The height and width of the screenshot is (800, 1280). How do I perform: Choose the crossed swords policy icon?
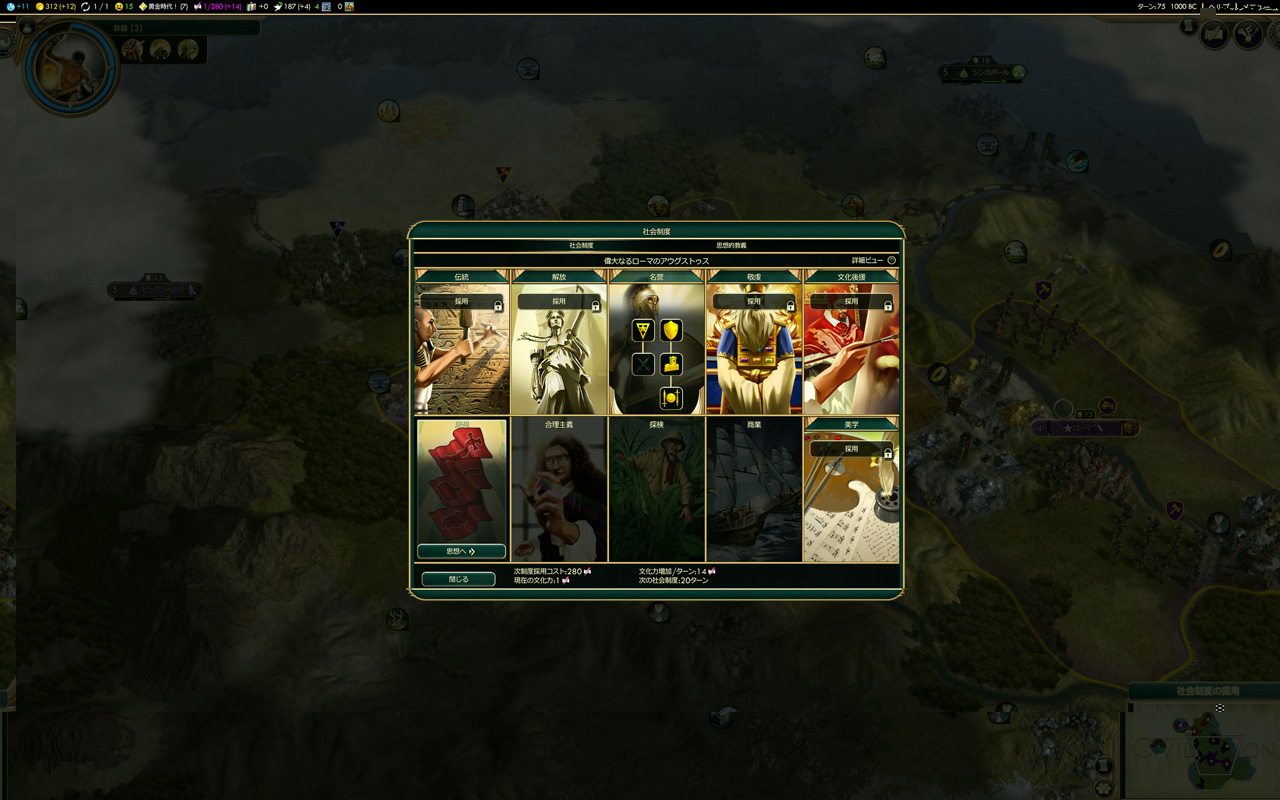click(643, 364)
